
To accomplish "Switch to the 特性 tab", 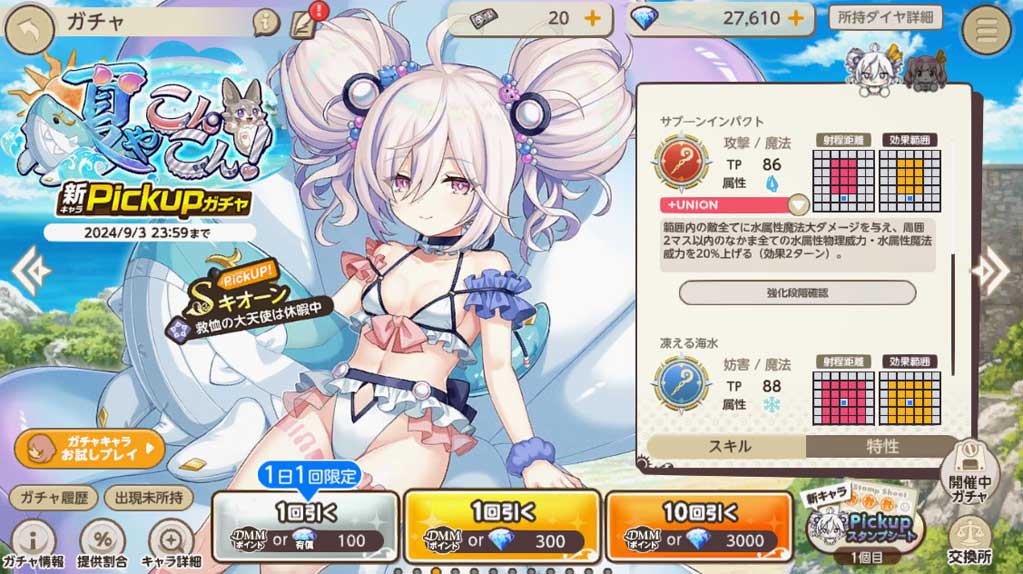I will (x=883, y=446).
